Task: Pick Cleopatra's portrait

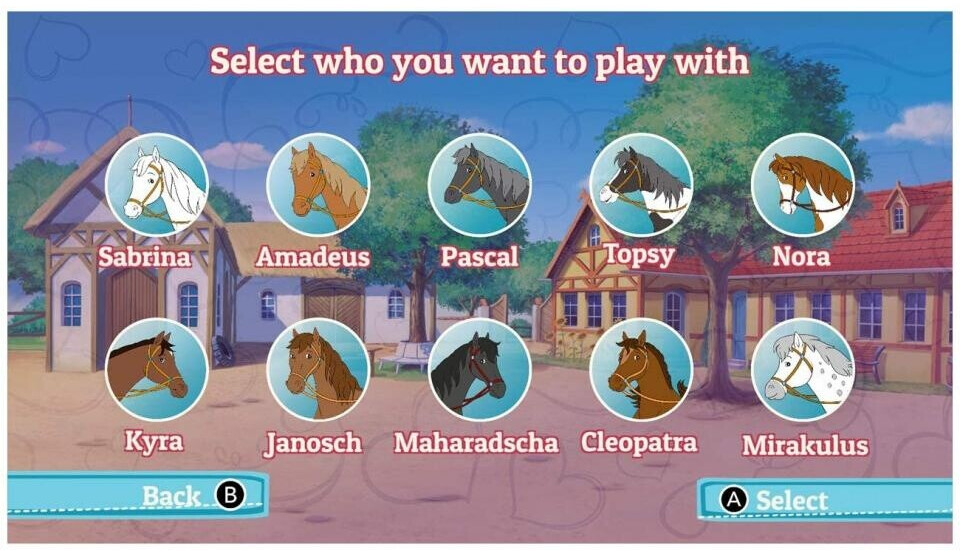Action: (641, 370)
